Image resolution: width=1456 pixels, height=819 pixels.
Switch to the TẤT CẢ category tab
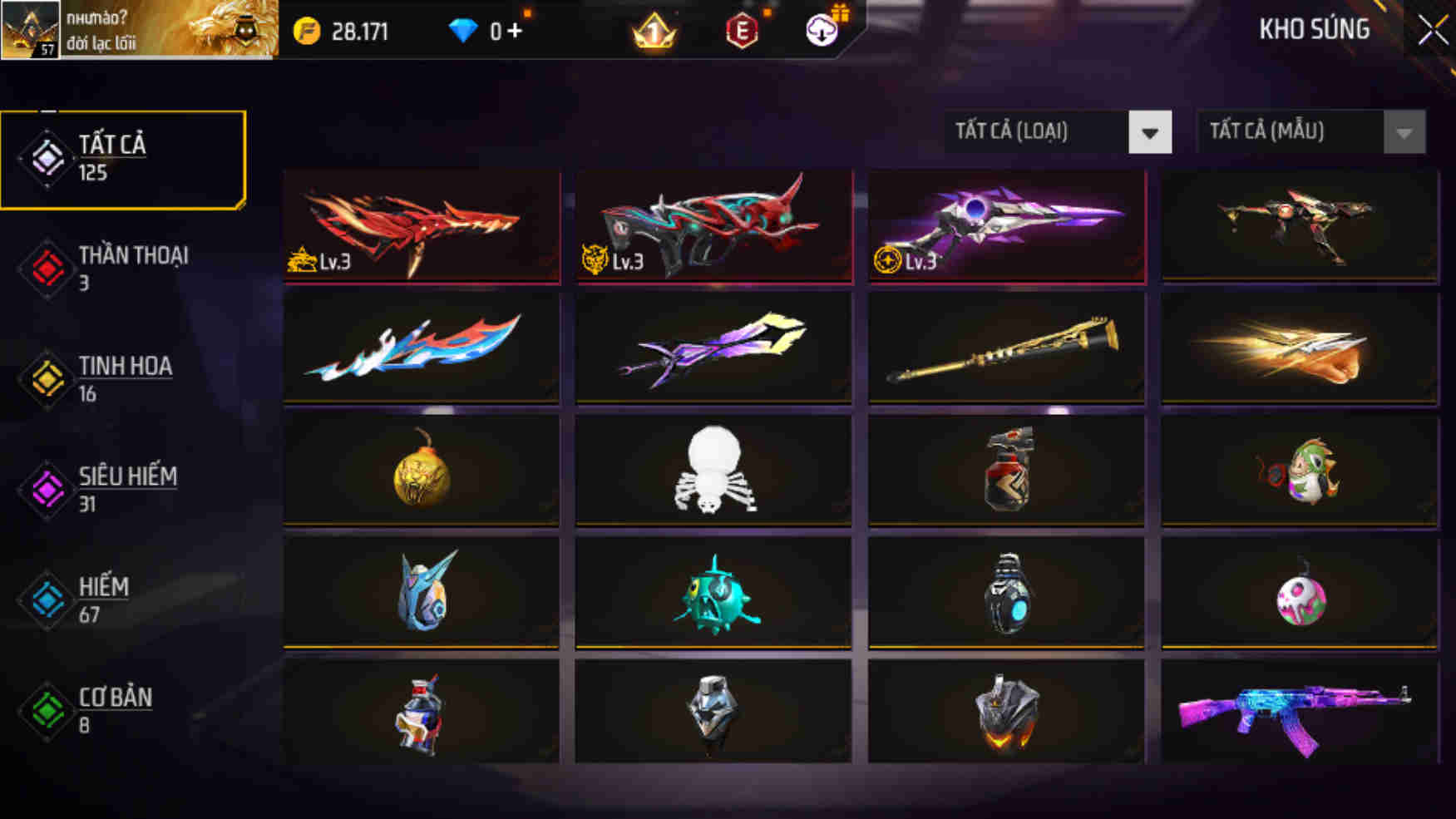(x=123, y=158)
